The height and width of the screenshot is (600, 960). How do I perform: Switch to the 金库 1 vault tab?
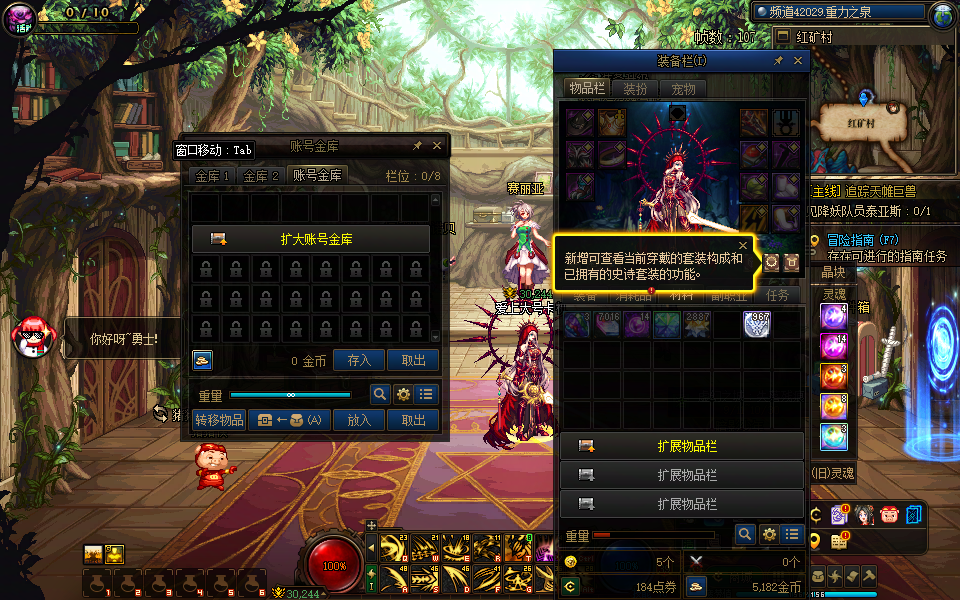click(x=213, y=176)
